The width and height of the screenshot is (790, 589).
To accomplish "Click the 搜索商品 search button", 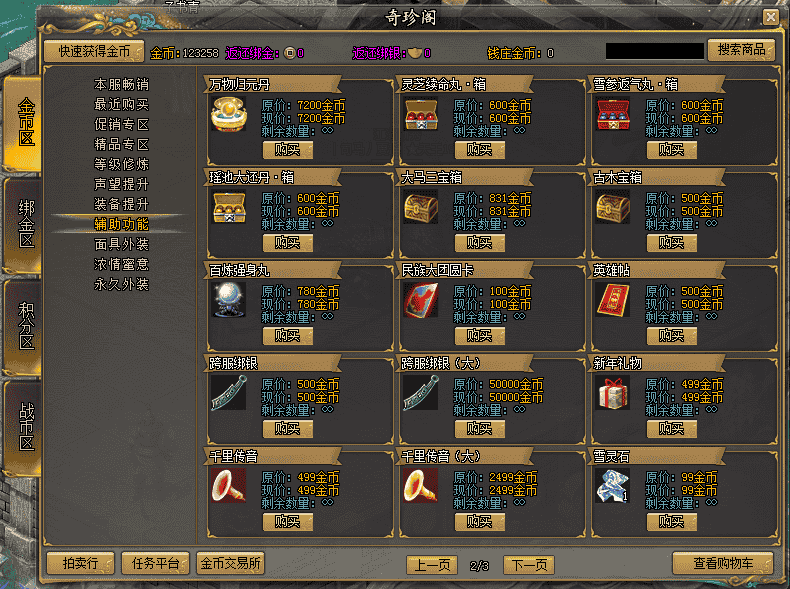I will [741, 50].
